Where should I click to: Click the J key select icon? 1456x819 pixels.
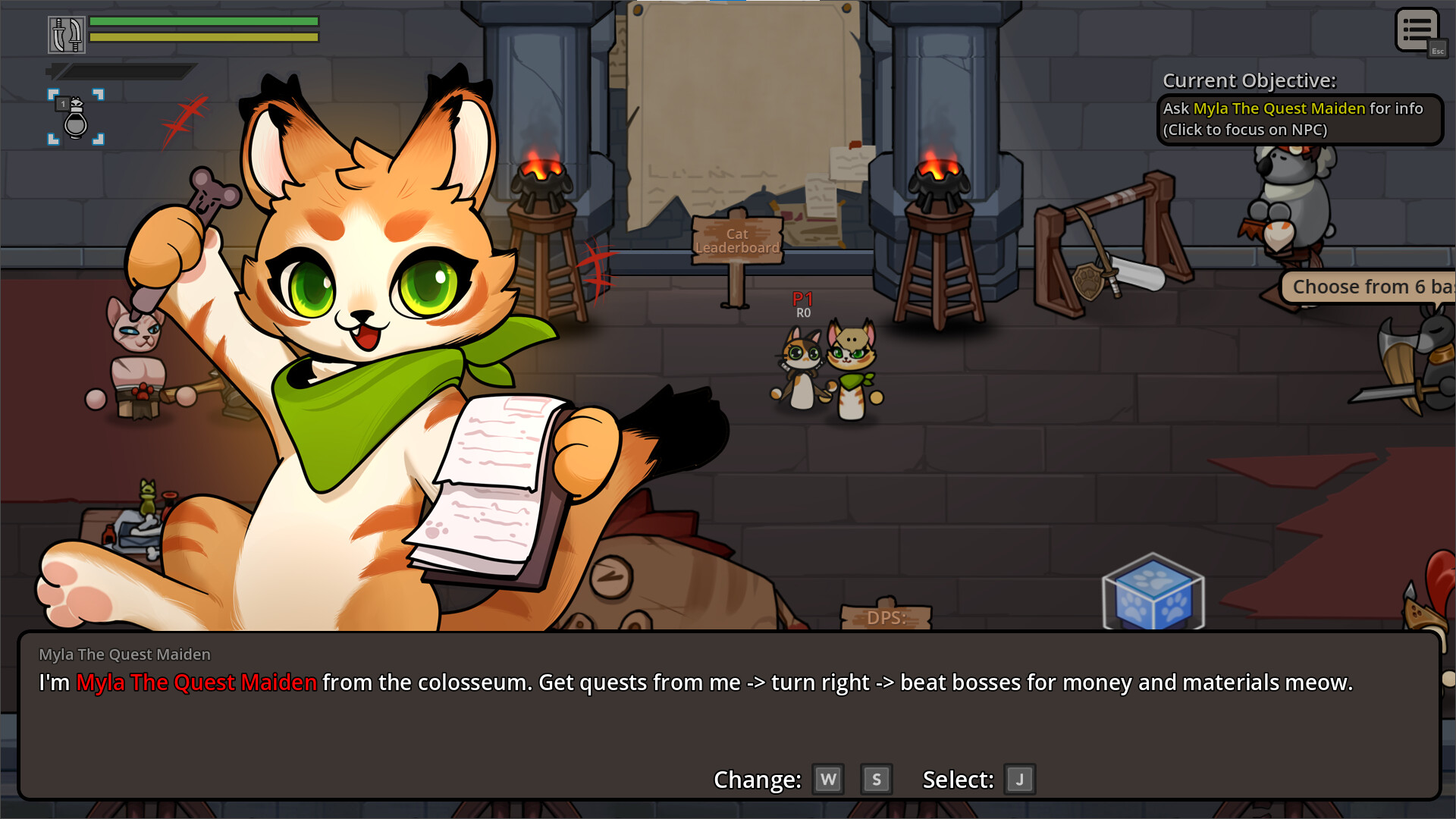pyautogui.click(x=1019, y=779)
